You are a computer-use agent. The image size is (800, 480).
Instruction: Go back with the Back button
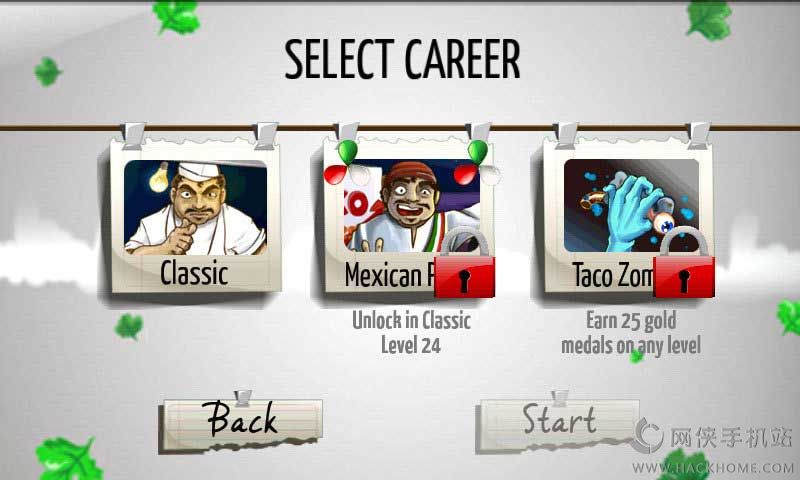click(x=241, y=421)
